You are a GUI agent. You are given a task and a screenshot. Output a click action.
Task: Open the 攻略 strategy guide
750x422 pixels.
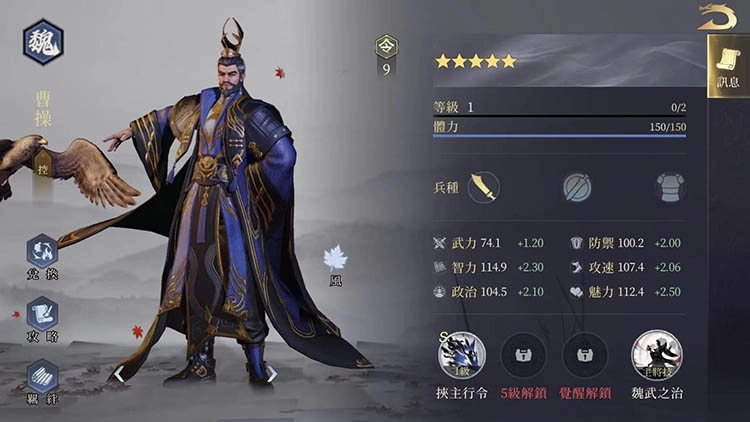(43, 314)
